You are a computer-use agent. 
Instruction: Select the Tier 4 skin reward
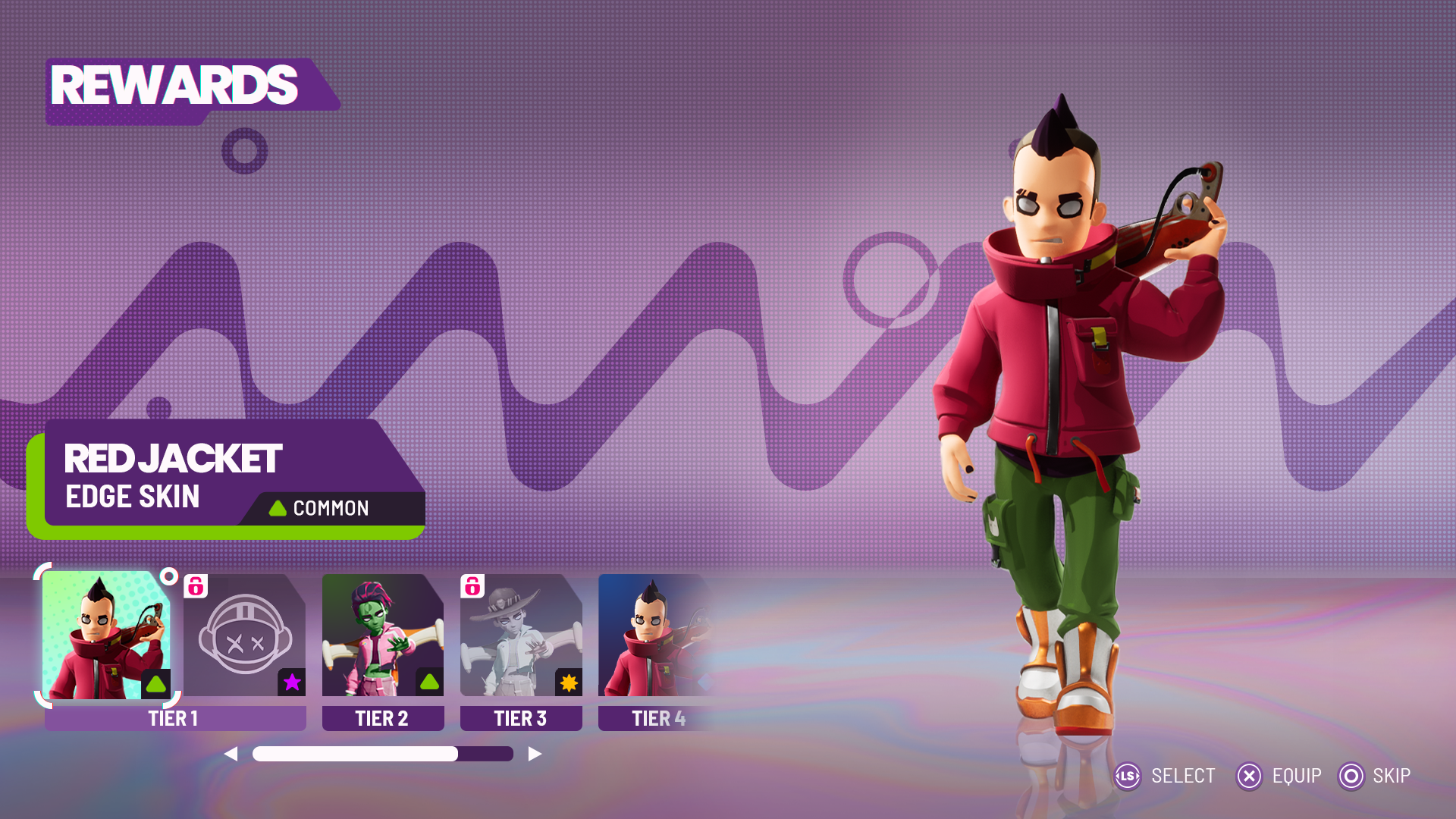coord(654,635)
